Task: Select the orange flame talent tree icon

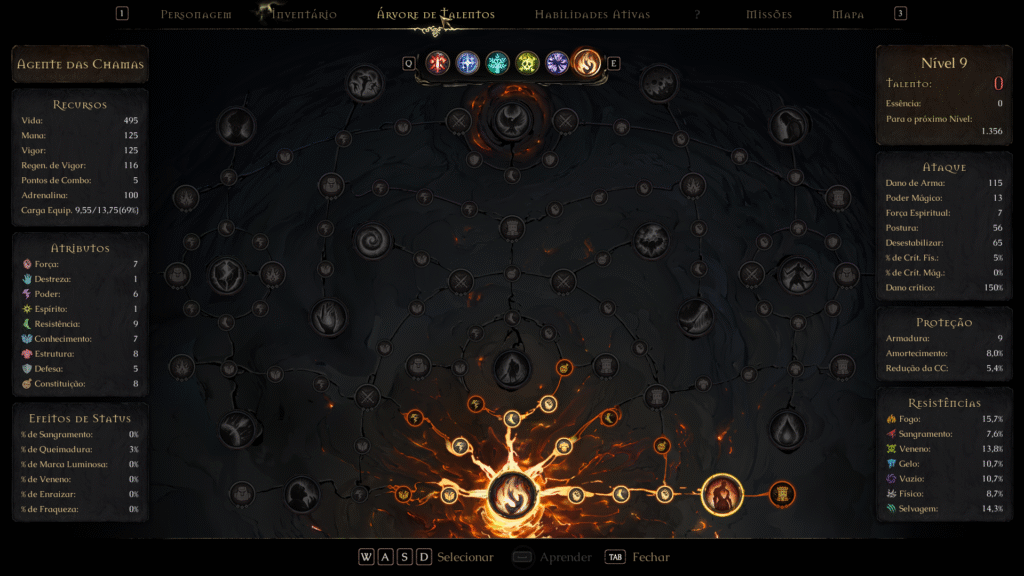Action: click(x=587, y=63)
